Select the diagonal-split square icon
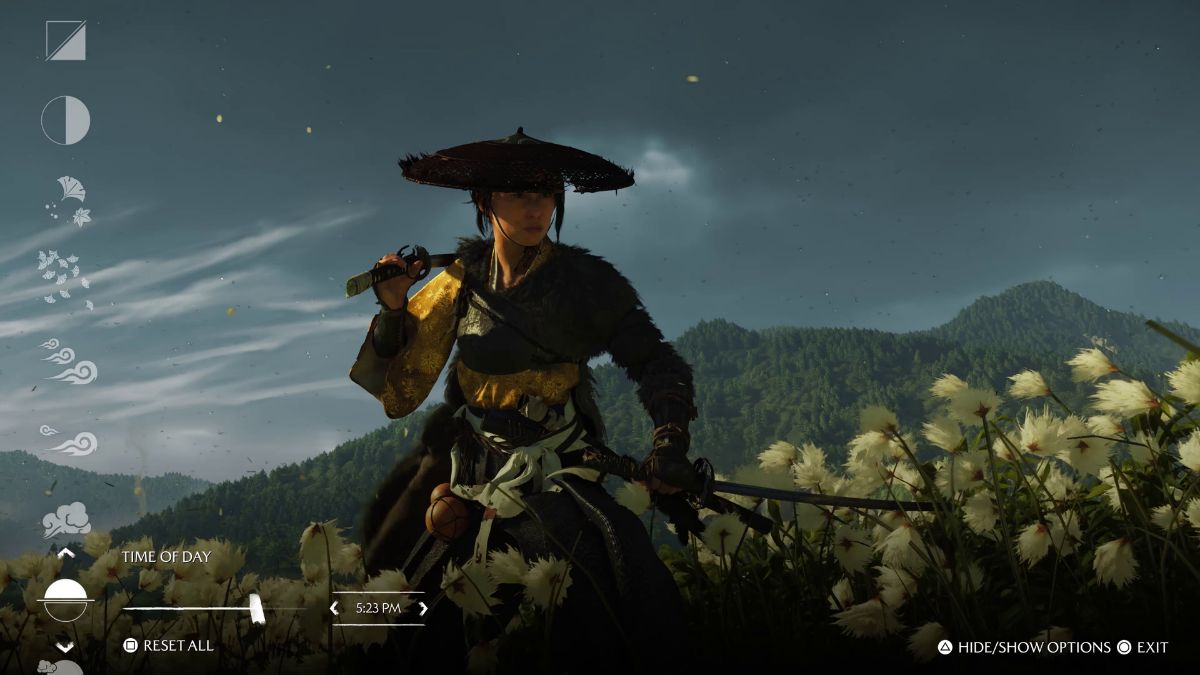 [x=66, y=41]
